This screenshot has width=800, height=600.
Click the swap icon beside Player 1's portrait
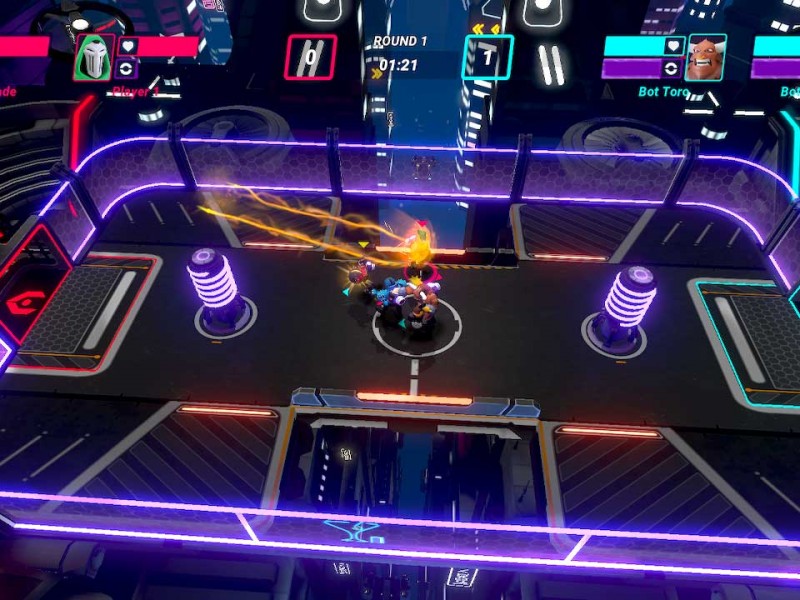coord(127,69)
